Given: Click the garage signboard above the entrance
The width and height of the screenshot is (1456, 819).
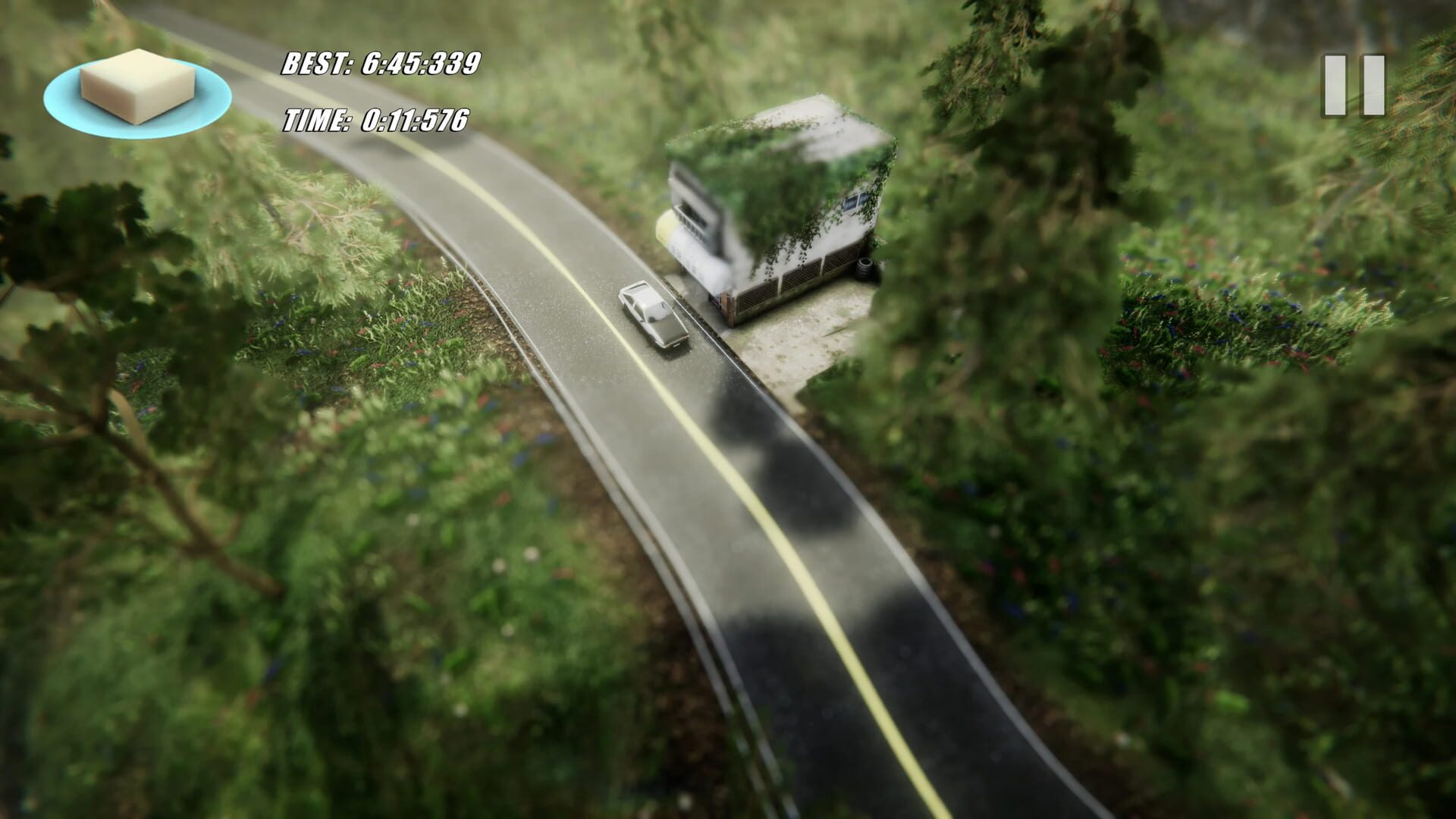Looking at the screenshot, I should tap(694, 215).
